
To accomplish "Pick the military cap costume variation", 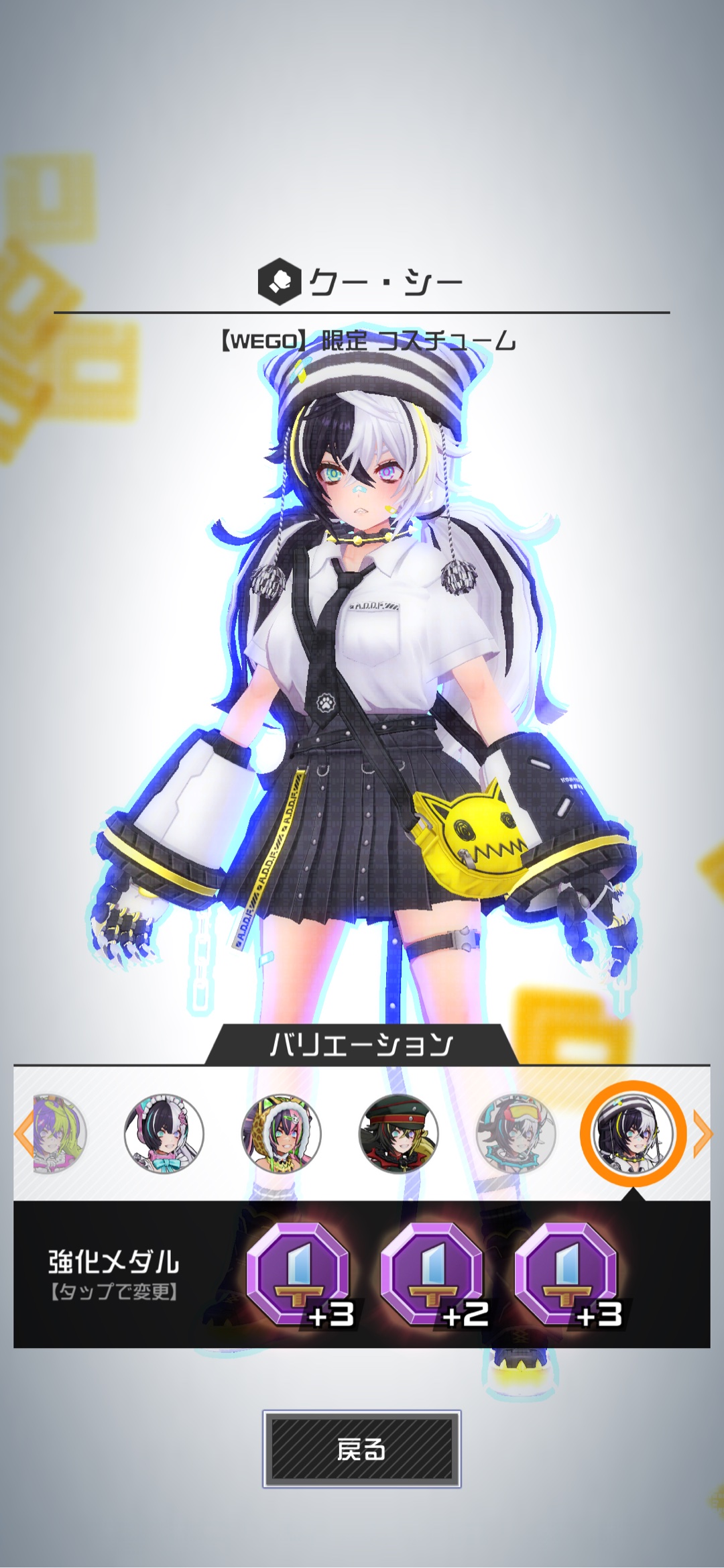I will point(398,1133).
